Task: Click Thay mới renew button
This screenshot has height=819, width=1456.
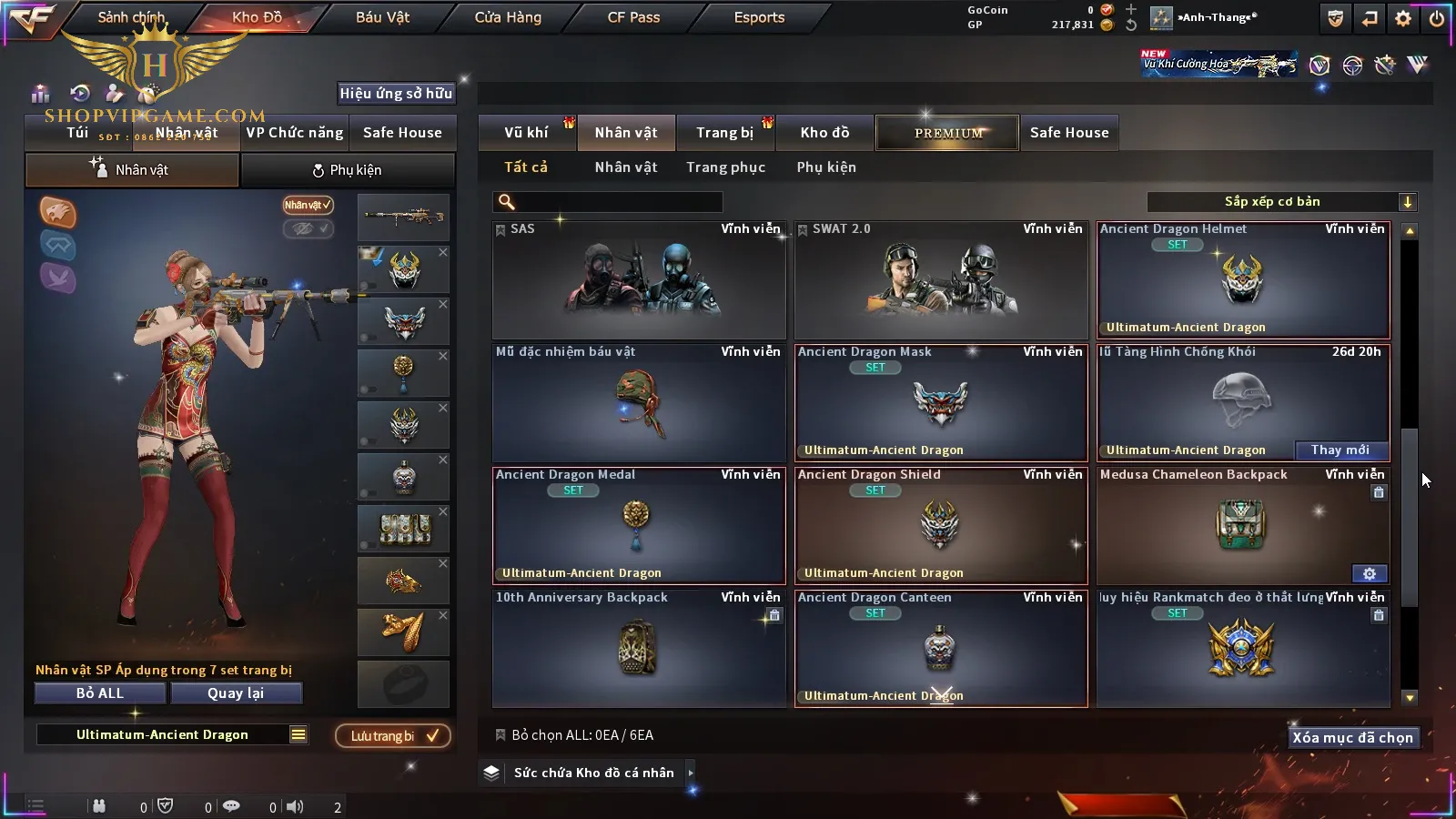Action: coord(1340,450)
